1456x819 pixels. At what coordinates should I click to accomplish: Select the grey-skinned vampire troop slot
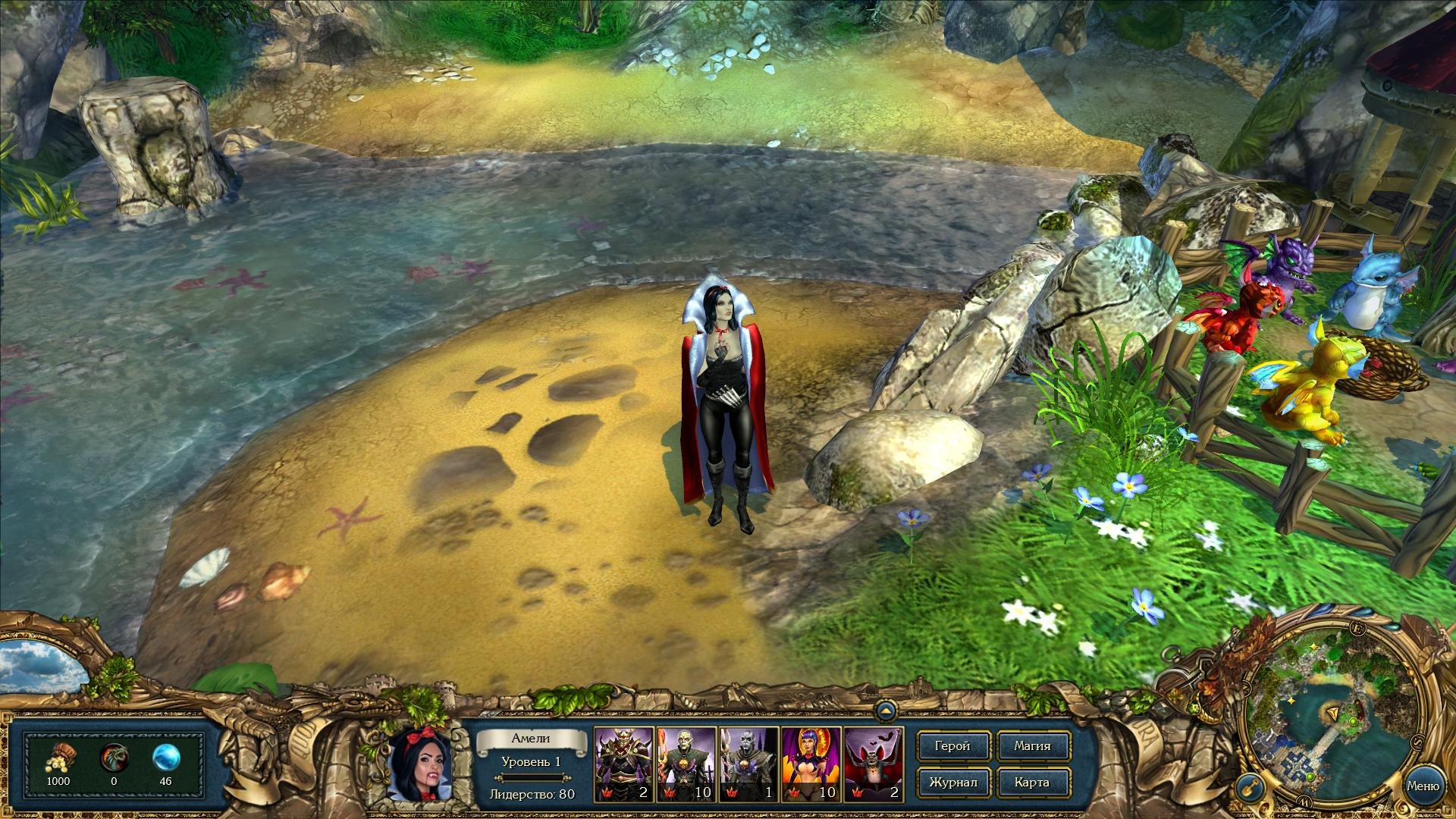coord(748,764)
